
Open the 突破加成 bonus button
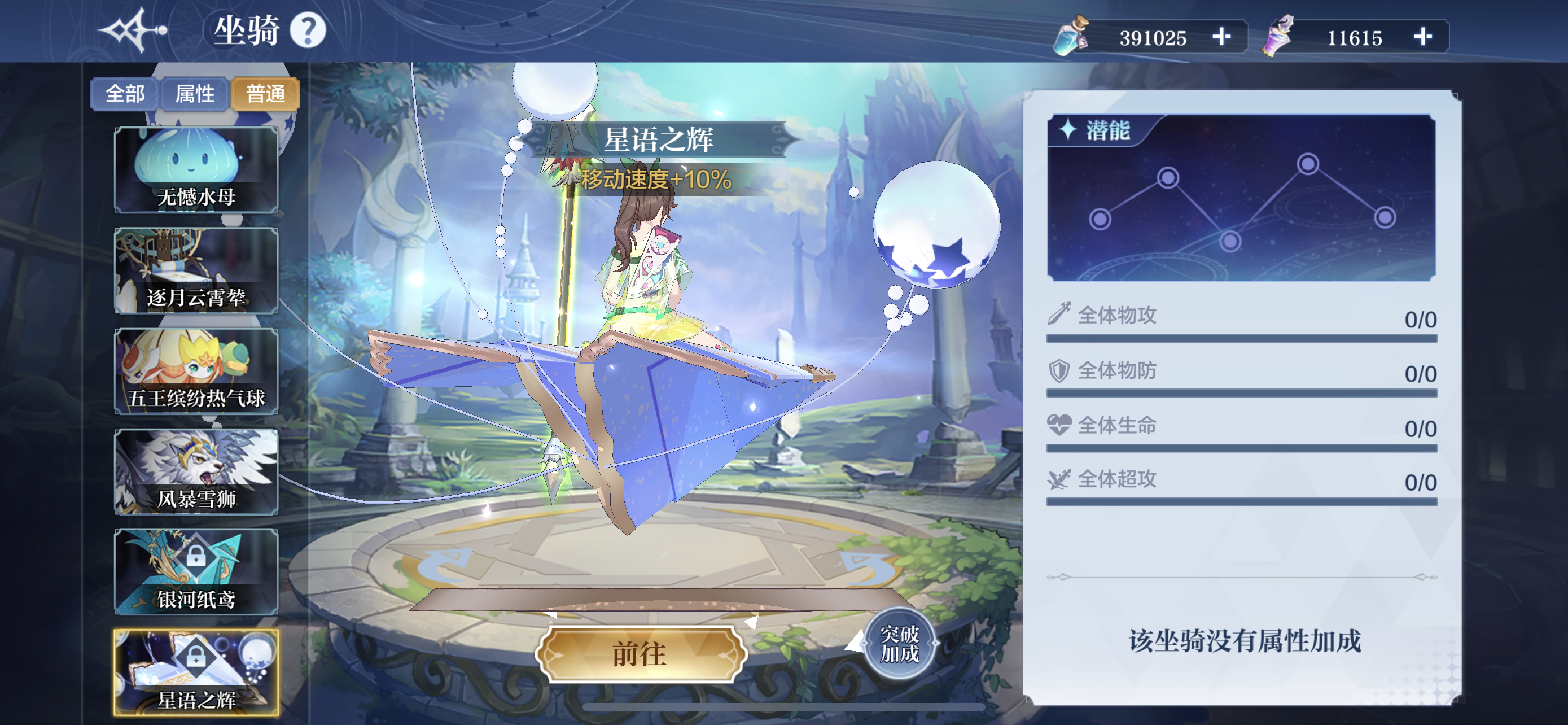point(899,644)
